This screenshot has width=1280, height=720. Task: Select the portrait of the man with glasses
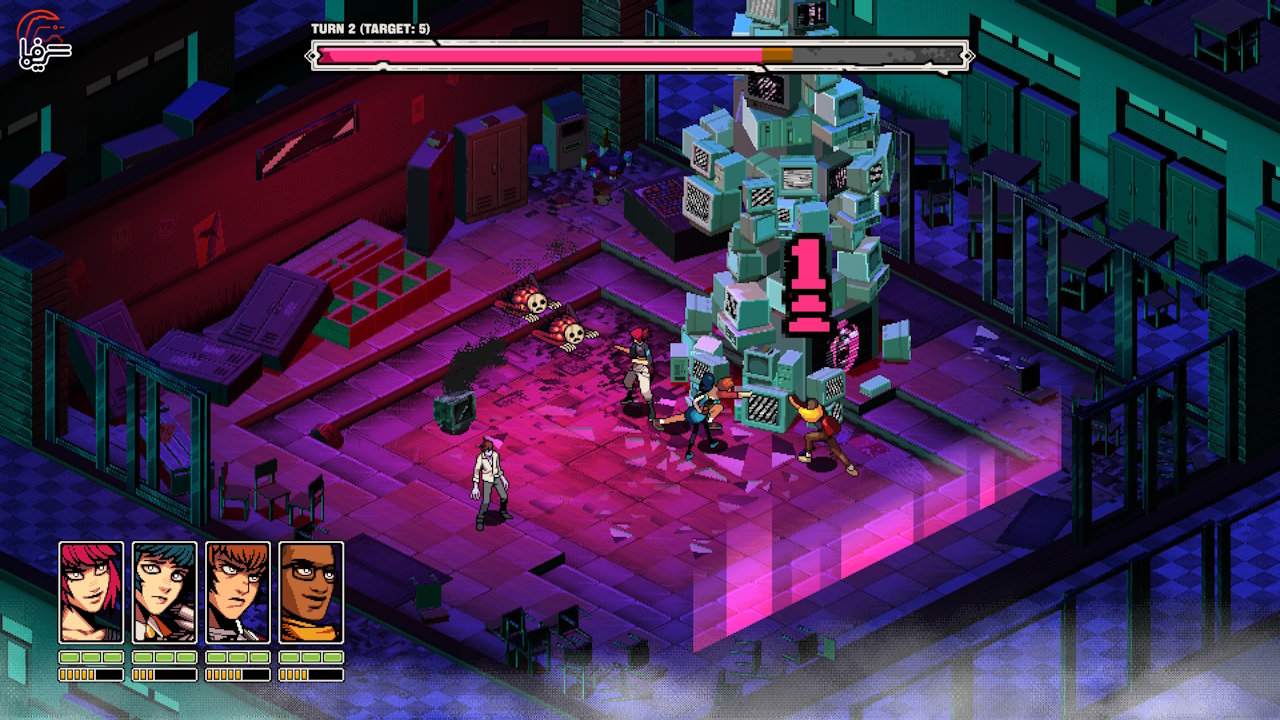tap(311, 592)
